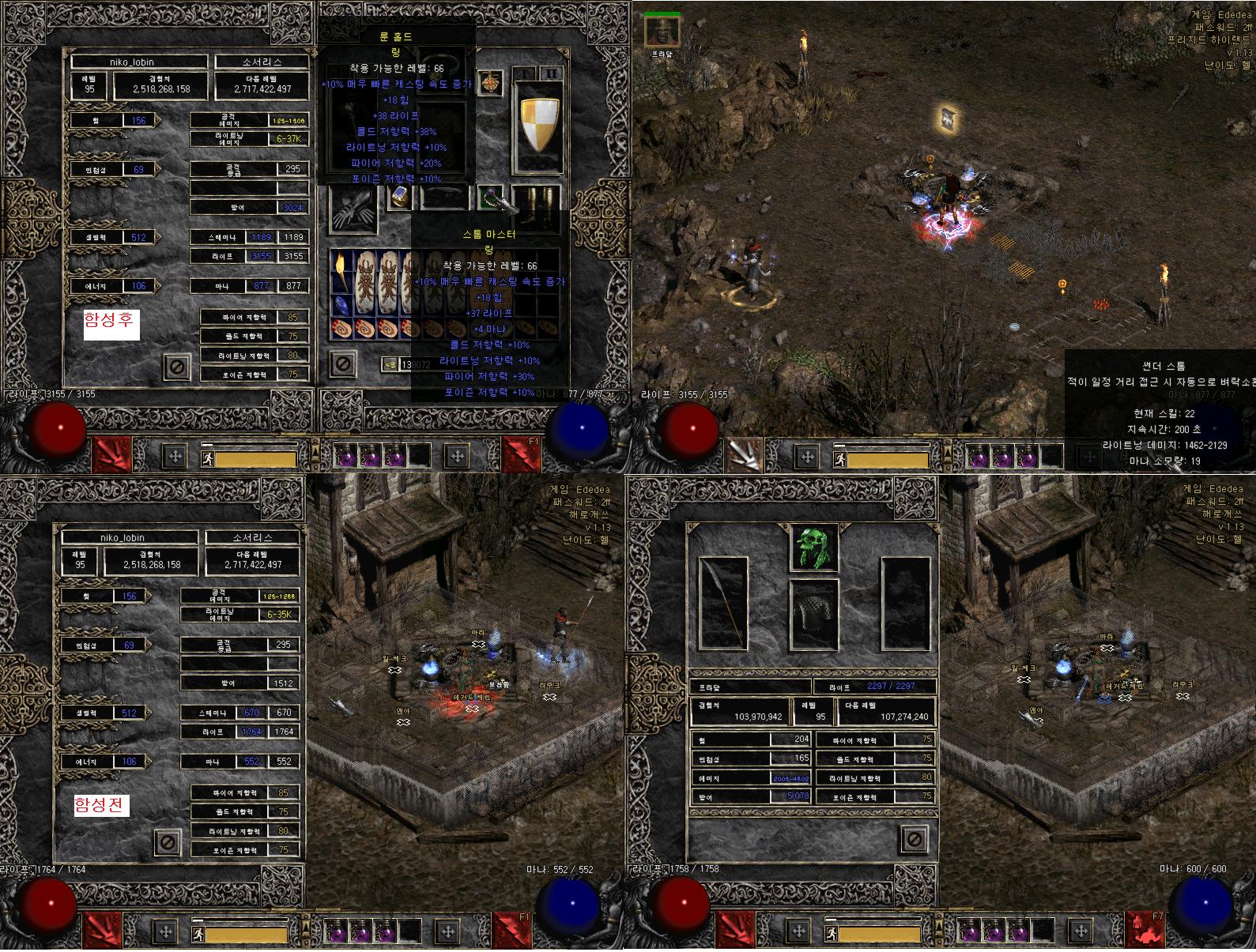The height and width of the screenshot is (952, 1256).
Task: Click the mercenary portrait icon
Action: click(x=661, y=30)
